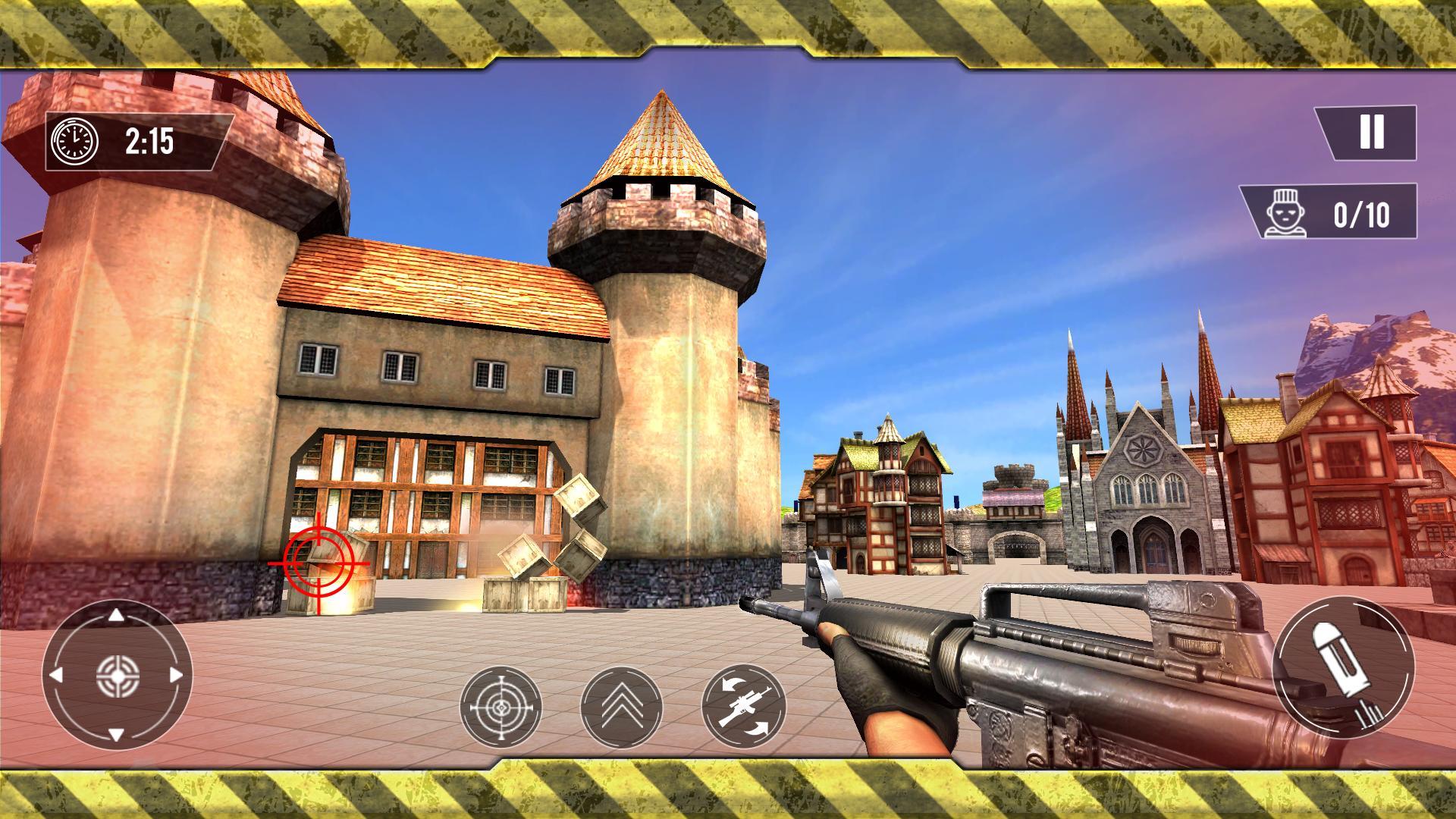Tap the clock icon beside the timer

tap(72, 140)
